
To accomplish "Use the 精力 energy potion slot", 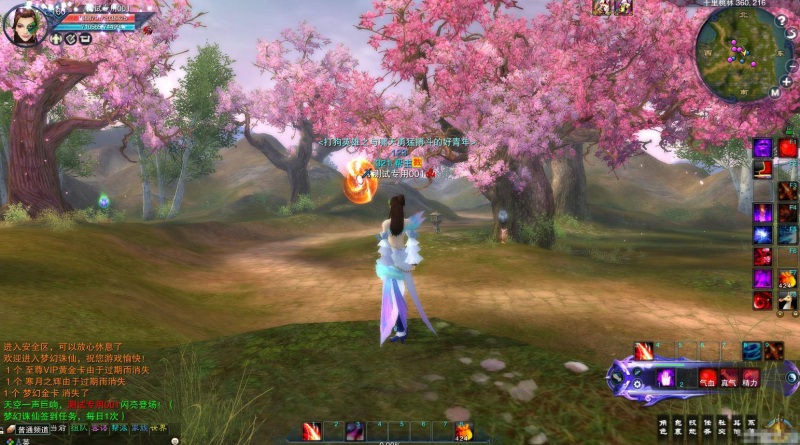I will click(x=752, y=378).
